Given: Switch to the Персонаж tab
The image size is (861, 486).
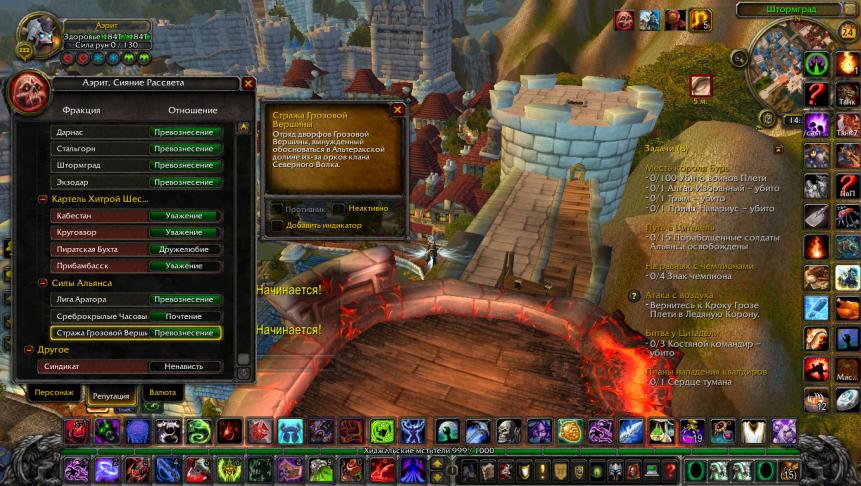Looking at the screenshot, I should [x=57, y=393].
